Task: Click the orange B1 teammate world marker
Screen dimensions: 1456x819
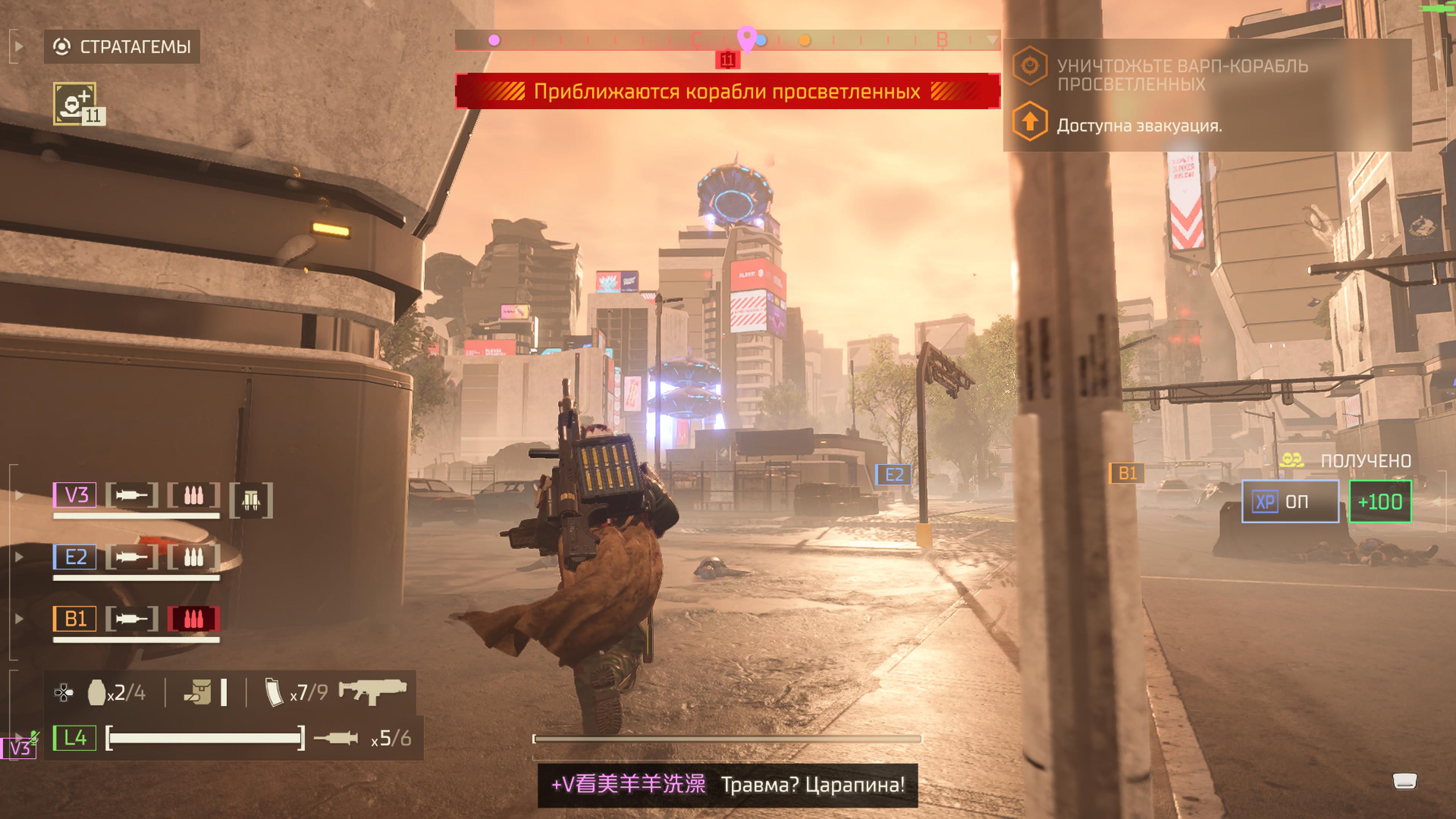Action: pyautogui.click(x=1127, y=473)
